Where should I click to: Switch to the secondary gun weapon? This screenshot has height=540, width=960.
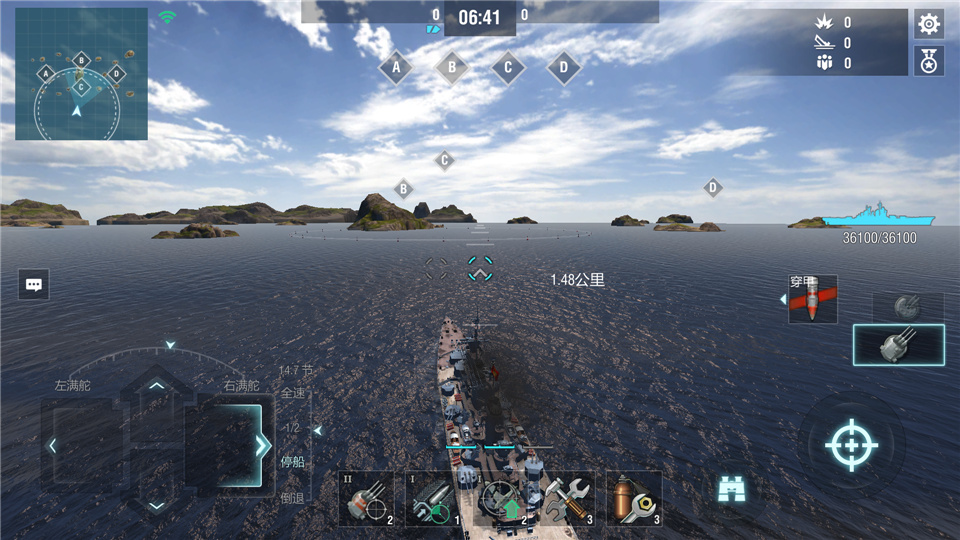tap(907, 307)
